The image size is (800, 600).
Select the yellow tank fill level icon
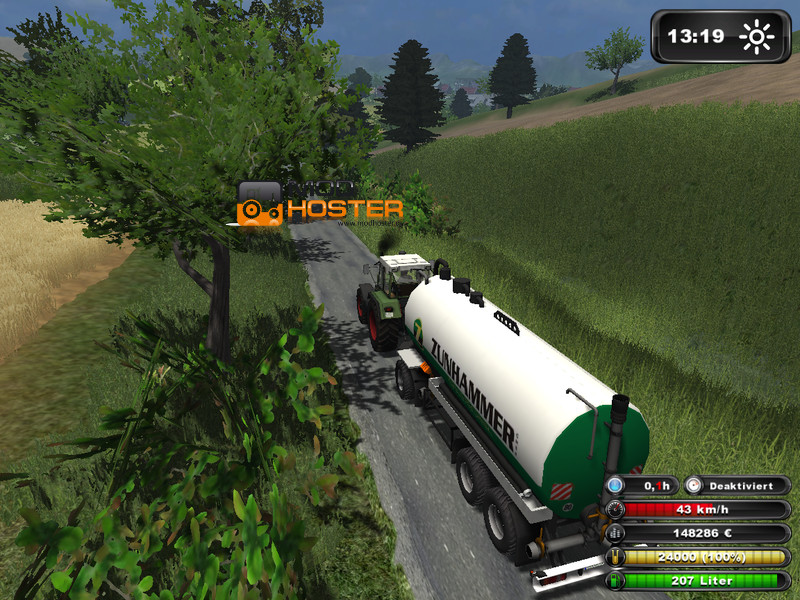click(x=615, y=558)
